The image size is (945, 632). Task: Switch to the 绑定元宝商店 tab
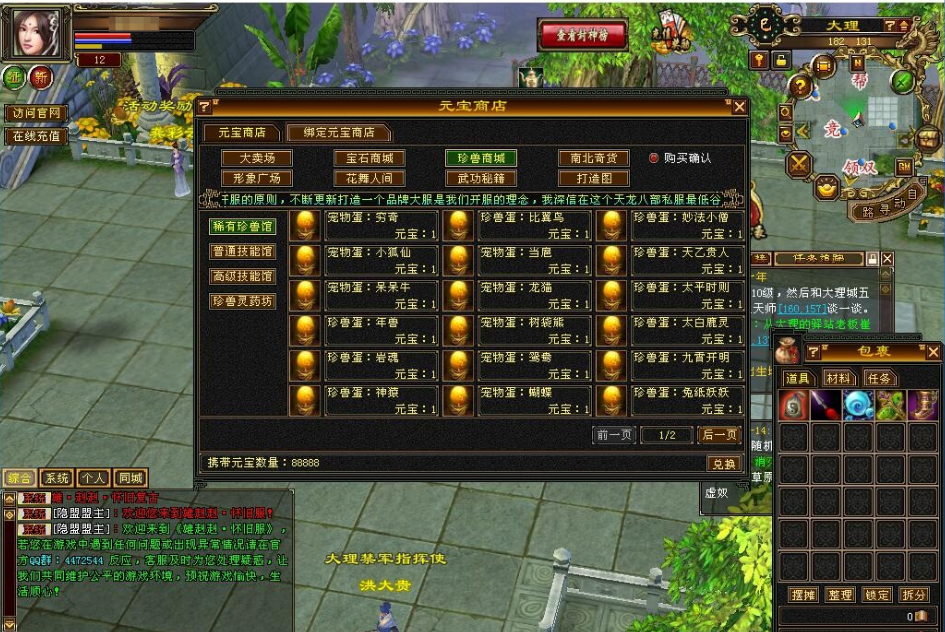coord(336,132)
